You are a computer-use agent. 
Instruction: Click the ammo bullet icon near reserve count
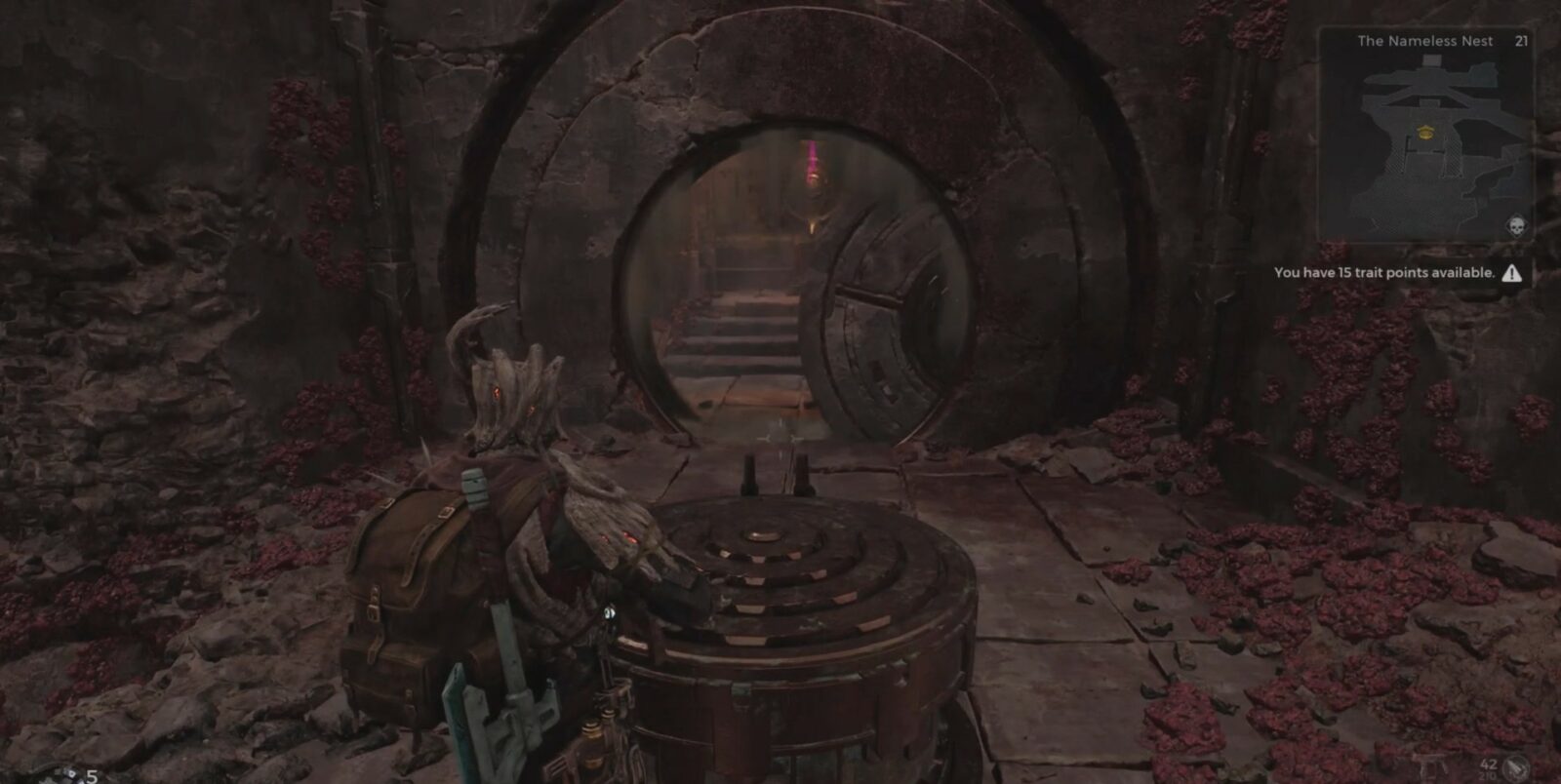click(1515, 766)
